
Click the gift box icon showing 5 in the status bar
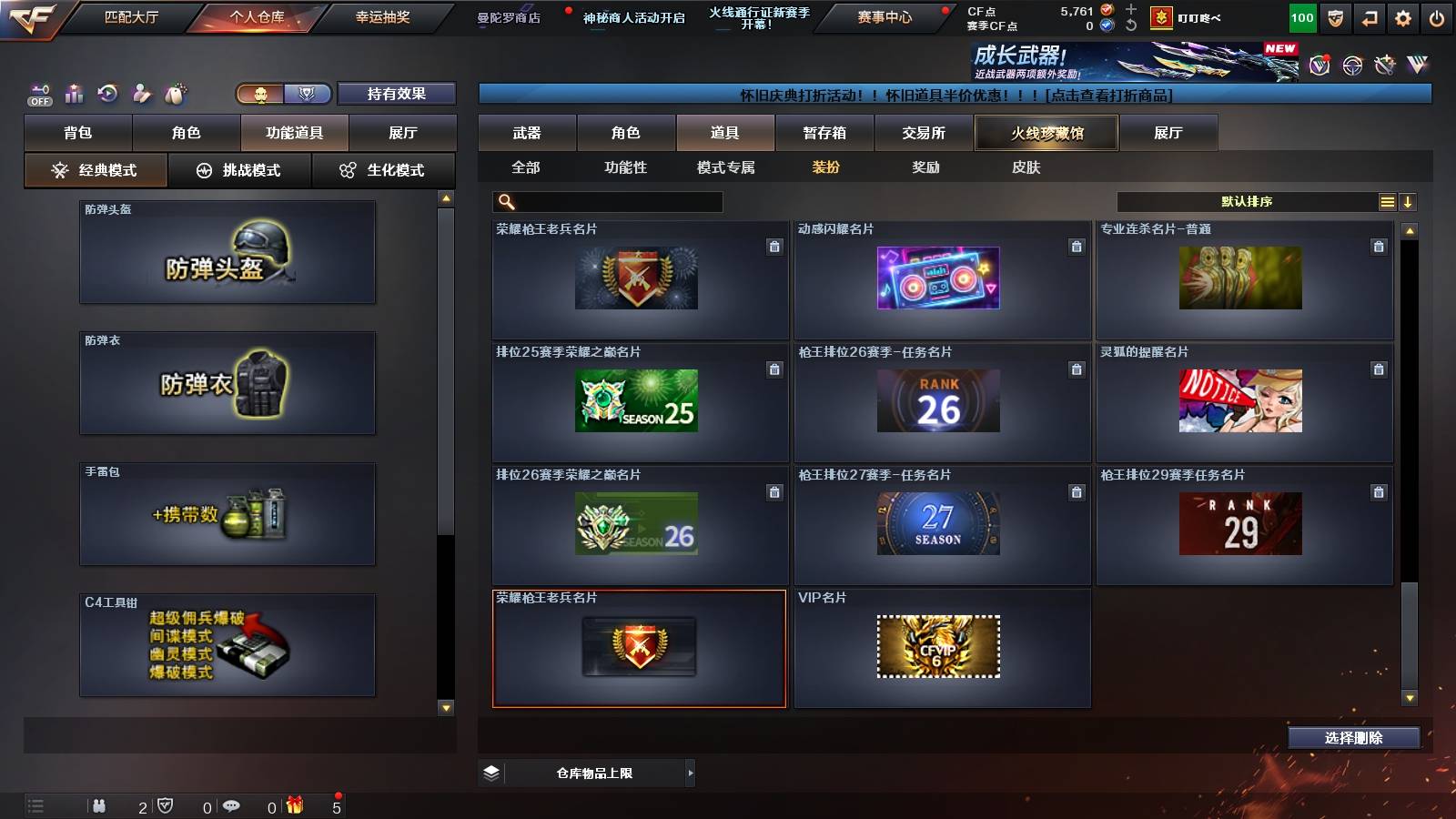(x=293, y=805)
